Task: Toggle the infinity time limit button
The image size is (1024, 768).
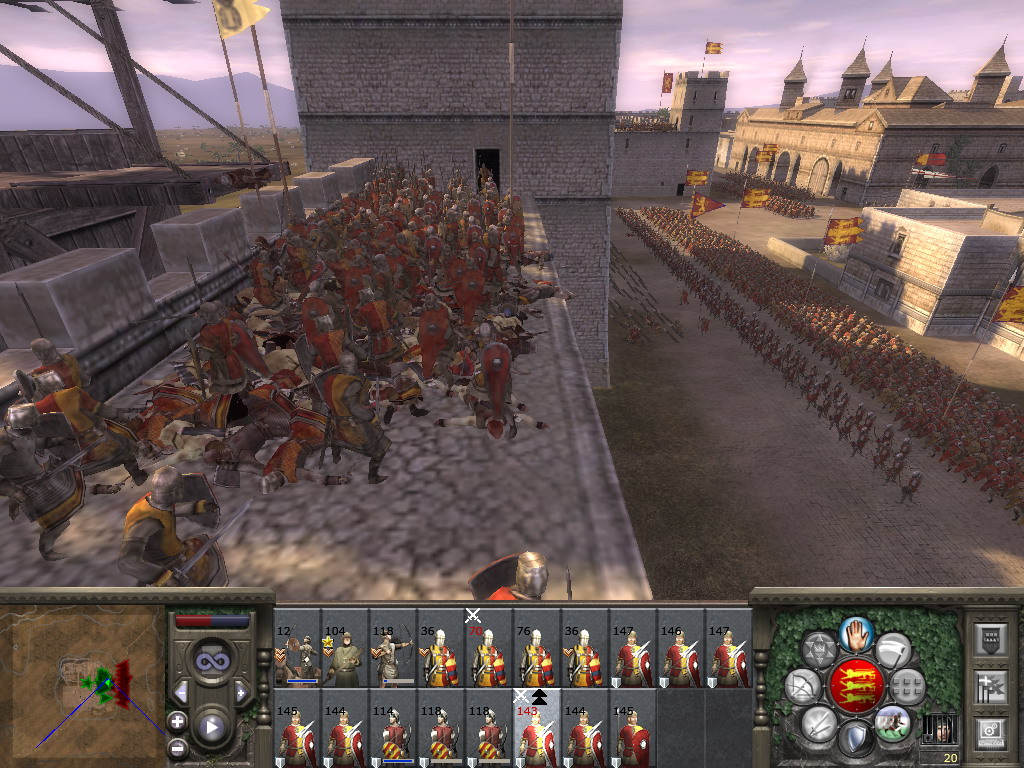Action: tap(211, 660)
